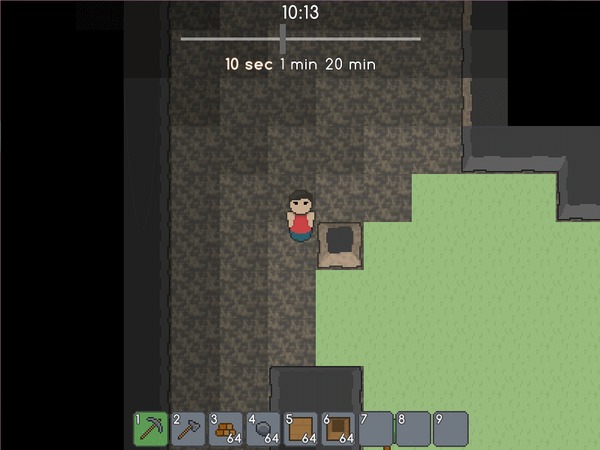
Task: Select the axe in hotbar slot 2
Action: pyautogui.click(x=189, y=428)
